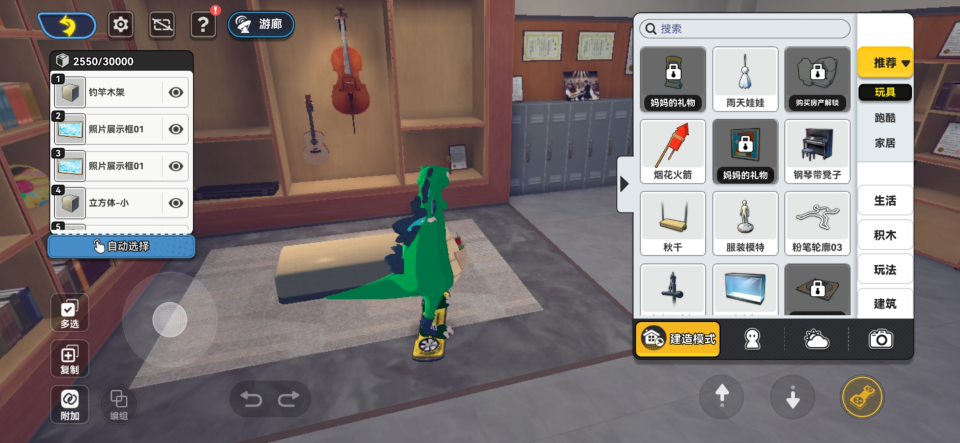Choose the 秋千 swing item
Screen dimensions: 960x443
click(x=673, y=224)
